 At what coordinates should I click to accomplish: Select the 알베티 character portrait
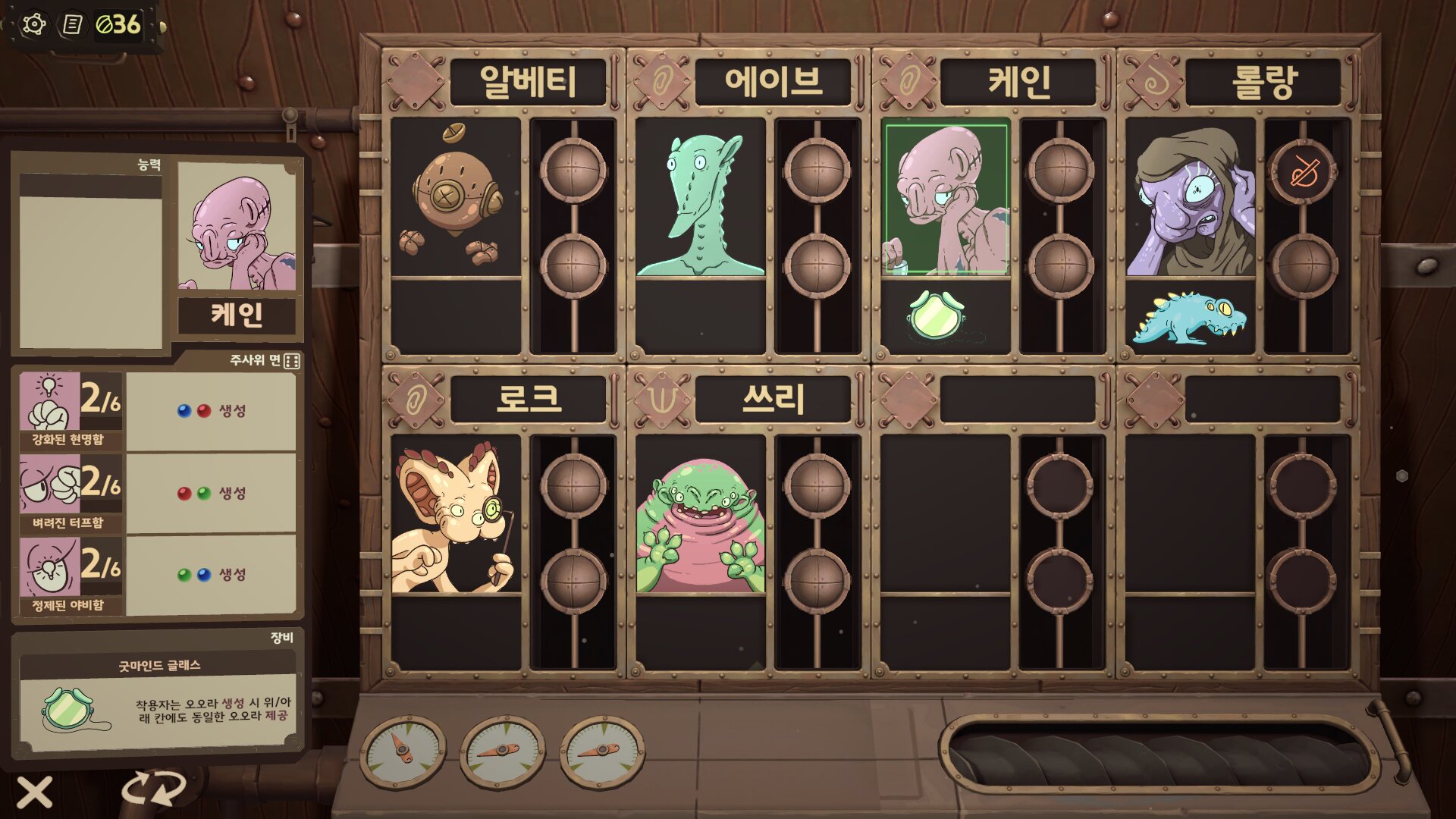456,198
